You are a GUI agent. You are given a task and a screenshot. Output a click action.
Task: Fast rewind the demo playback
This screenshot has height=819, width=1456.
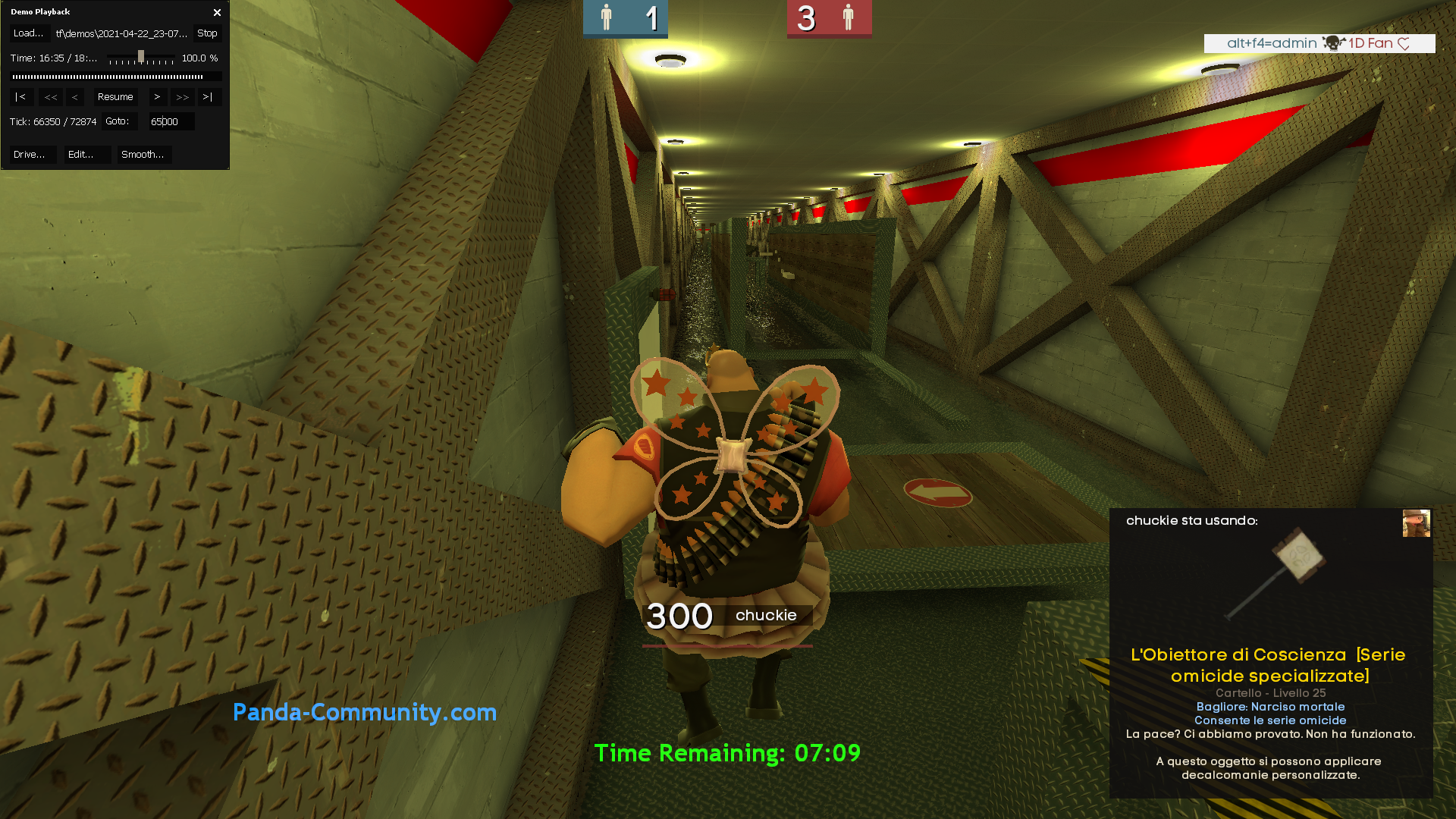(51, 96)
